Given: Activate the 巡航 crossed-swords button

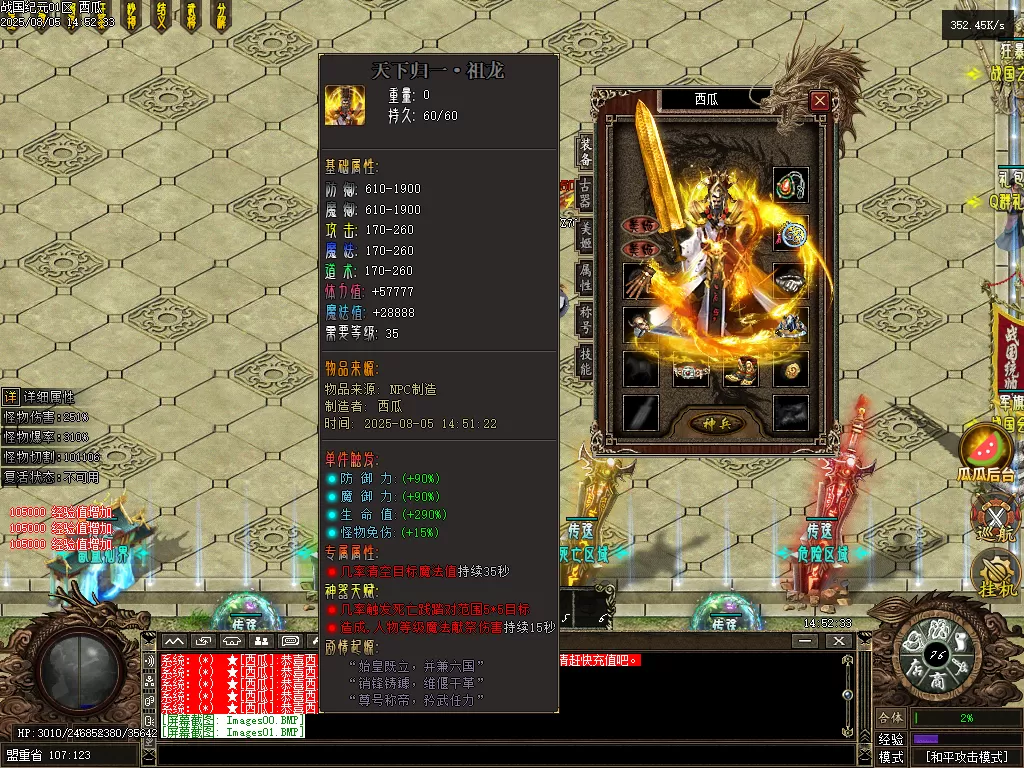Looking at the screenshot, I should 993,519.
